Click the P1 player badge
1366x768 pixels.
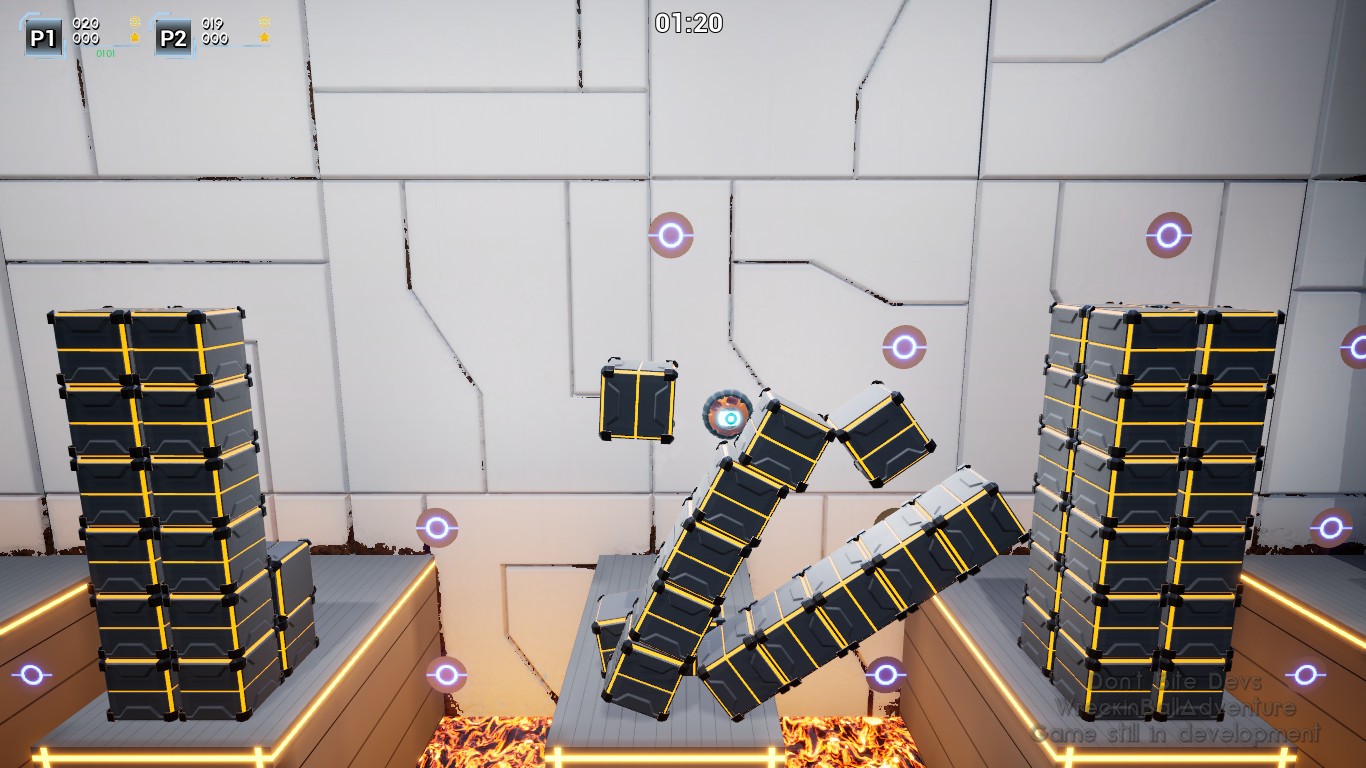[43, 38]
